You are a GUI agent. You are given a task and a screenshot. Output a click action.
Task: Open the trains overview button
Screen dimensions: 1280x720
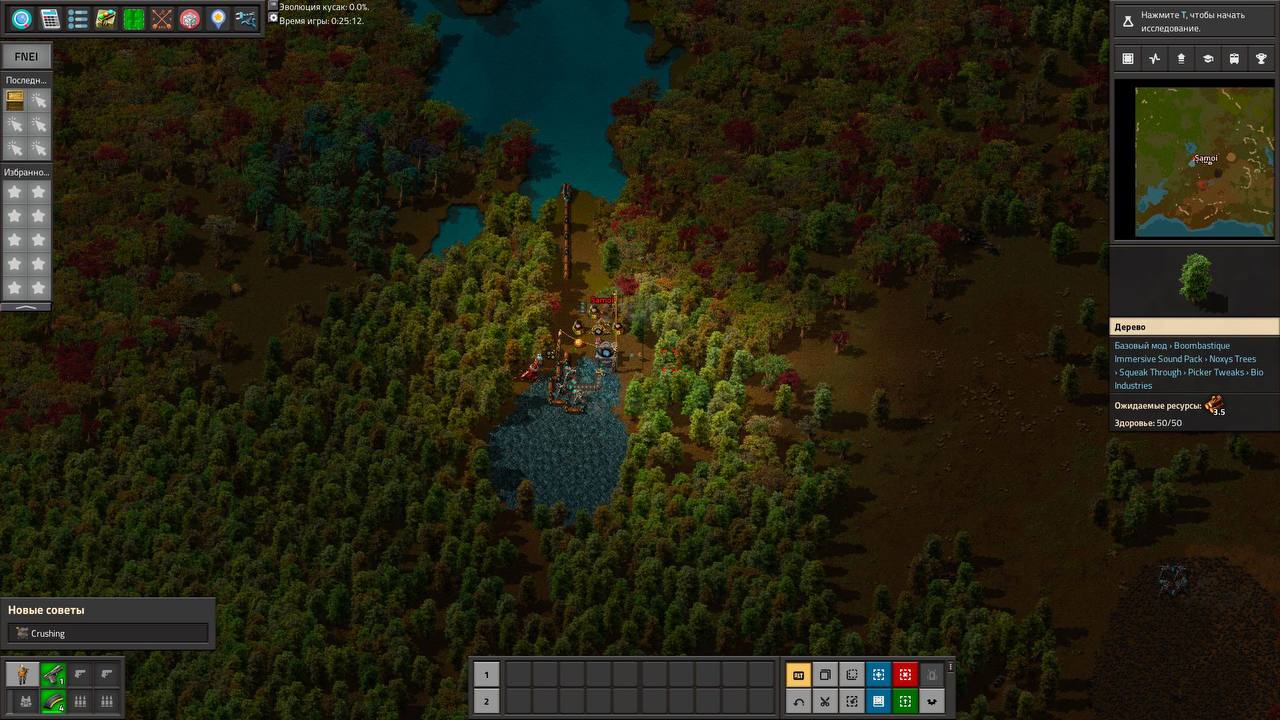(x=1235, y=59)
